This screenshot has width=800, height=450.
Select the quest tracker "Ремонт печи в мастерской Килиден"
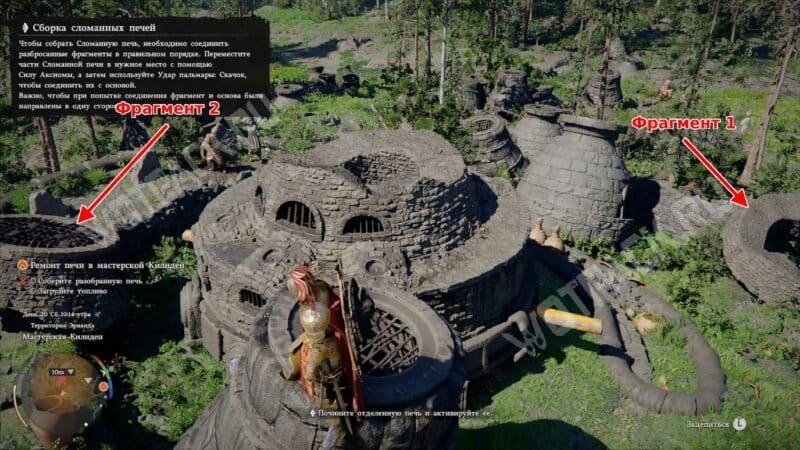pos(96,268)
